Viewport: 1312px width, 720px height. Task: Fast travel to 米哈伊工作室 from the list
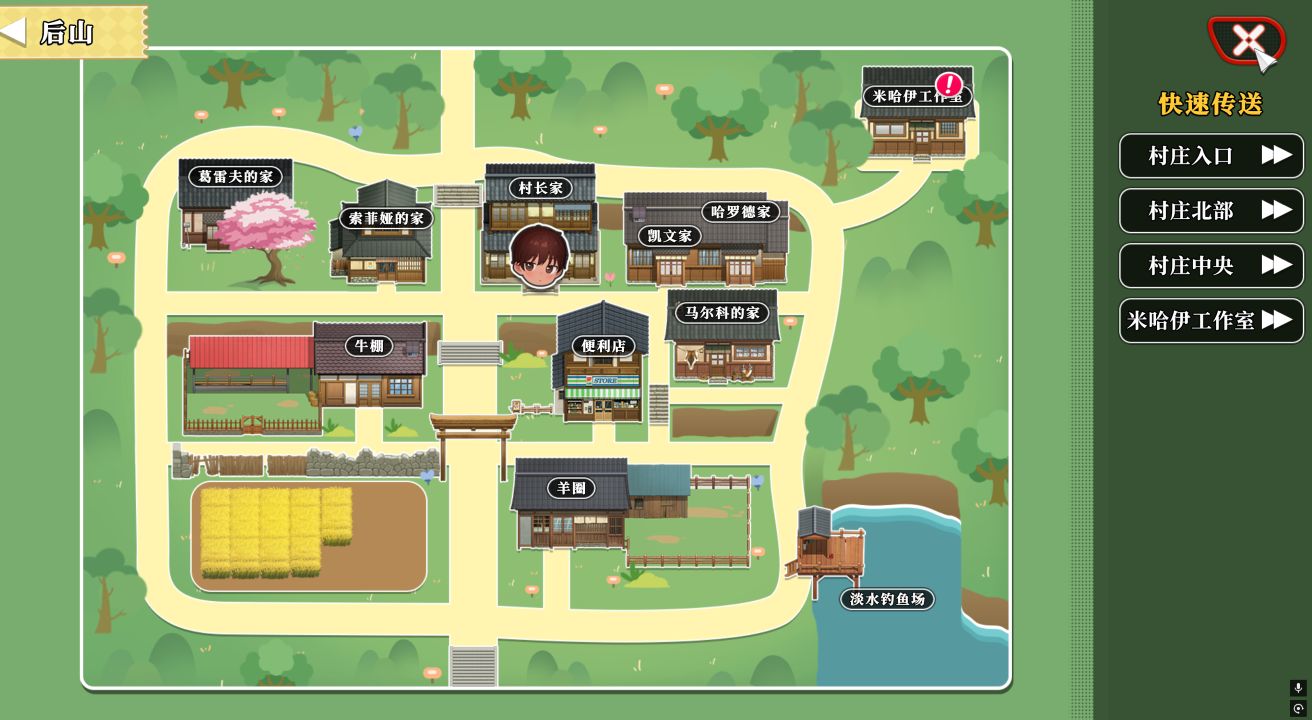(1211, 321)
